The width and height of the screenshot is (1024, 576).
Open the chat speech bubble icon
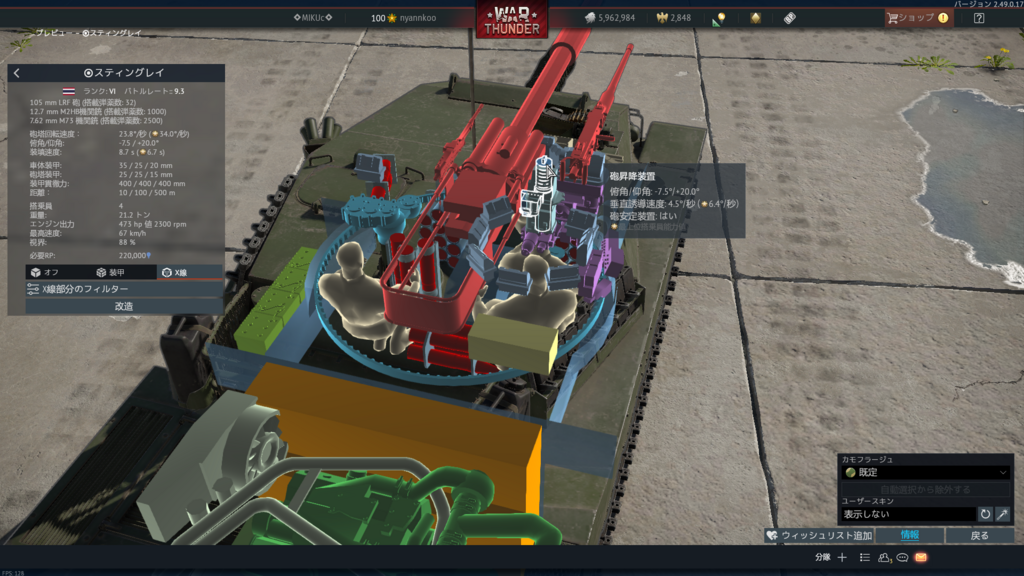[x=902, y=557]
